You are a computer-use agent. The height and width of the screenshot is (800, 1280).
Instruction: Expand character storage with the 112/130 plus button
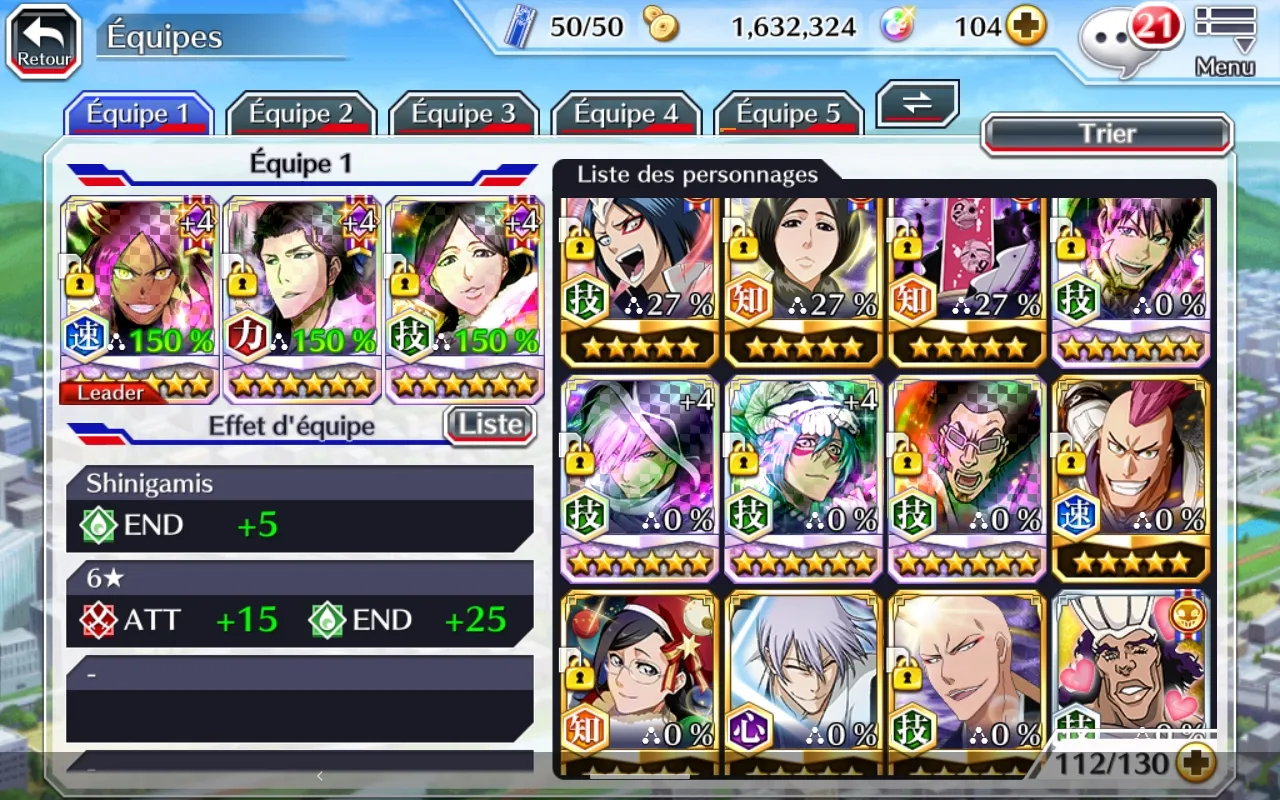[1195, 765]
